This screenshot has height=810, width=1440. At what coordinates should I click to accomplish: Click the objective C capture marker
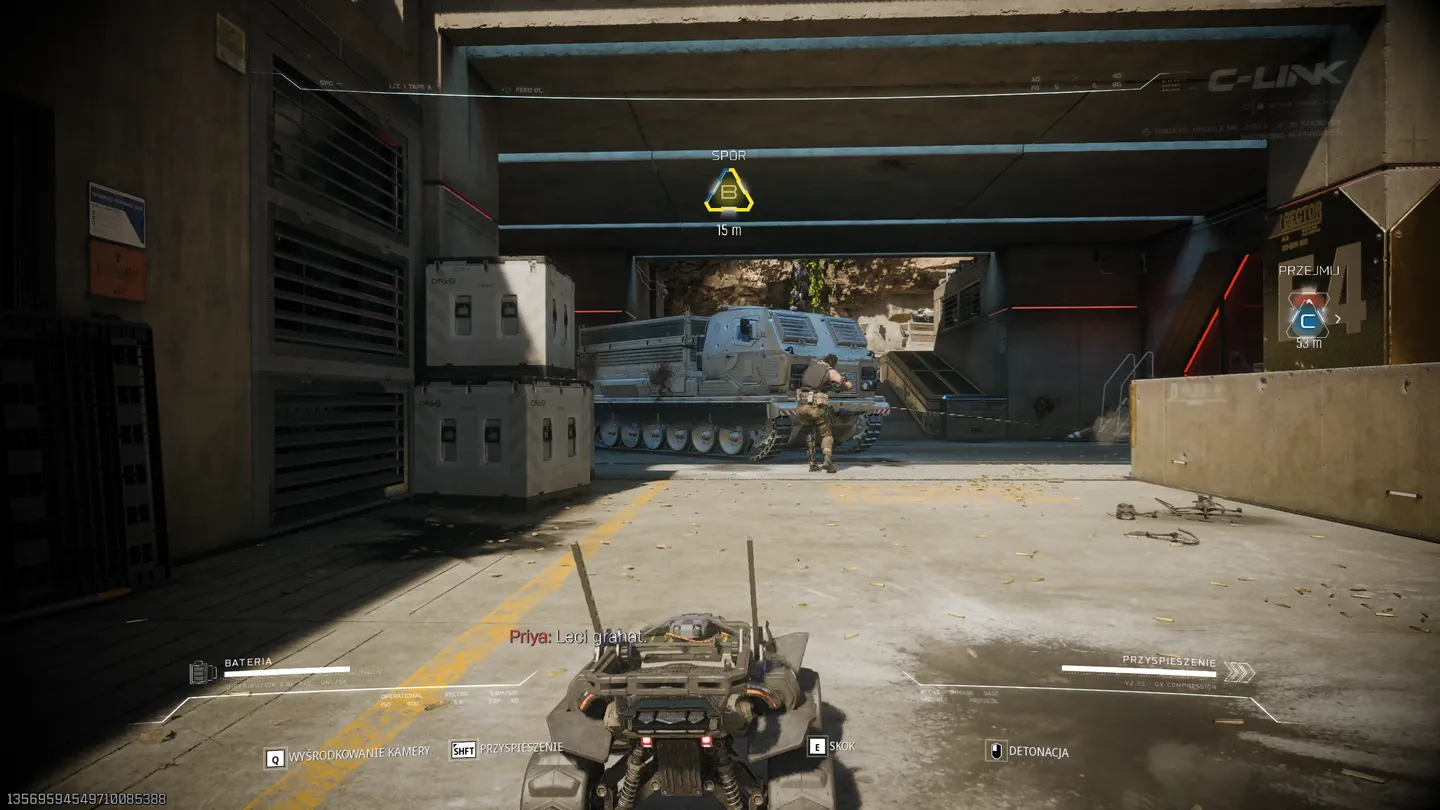[x=1306, y=319]
